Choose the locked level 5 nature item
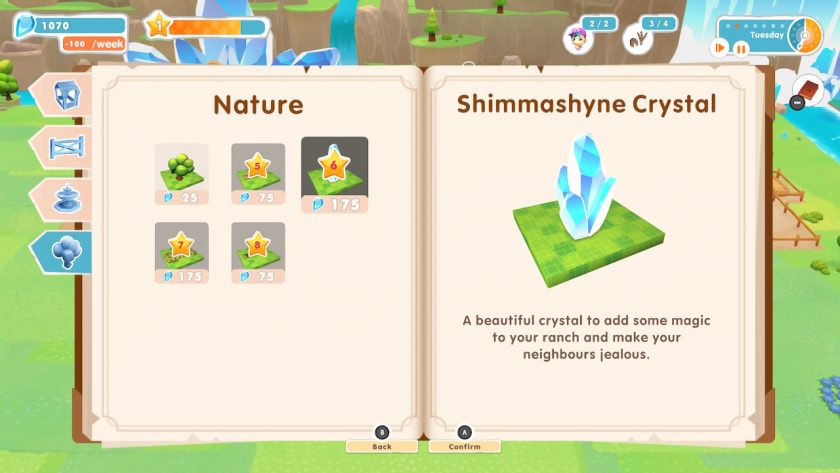 [258, 172]
